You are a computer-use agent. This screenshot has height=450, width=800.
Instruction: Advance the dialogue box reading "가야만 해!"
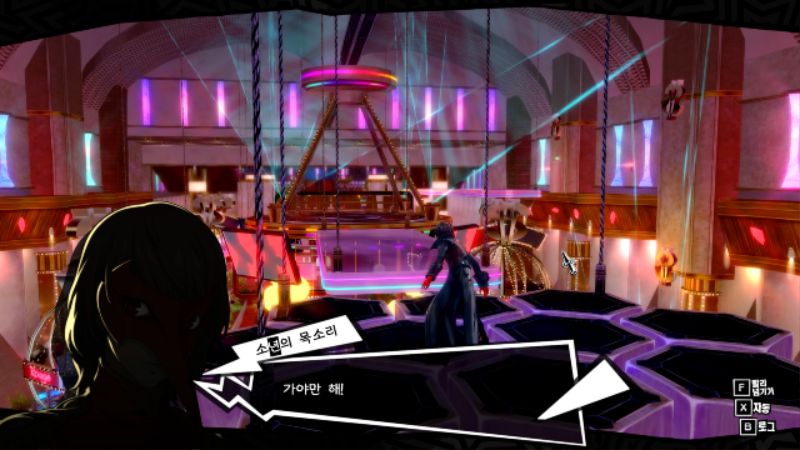[400, 392]
